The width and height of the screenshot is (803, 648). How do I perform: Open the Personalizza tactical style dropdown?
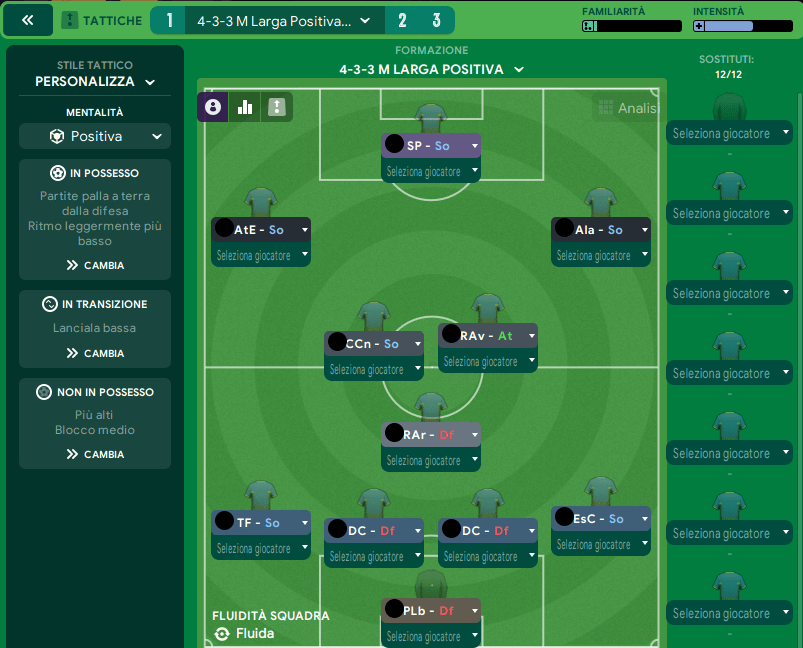(95, 82)
